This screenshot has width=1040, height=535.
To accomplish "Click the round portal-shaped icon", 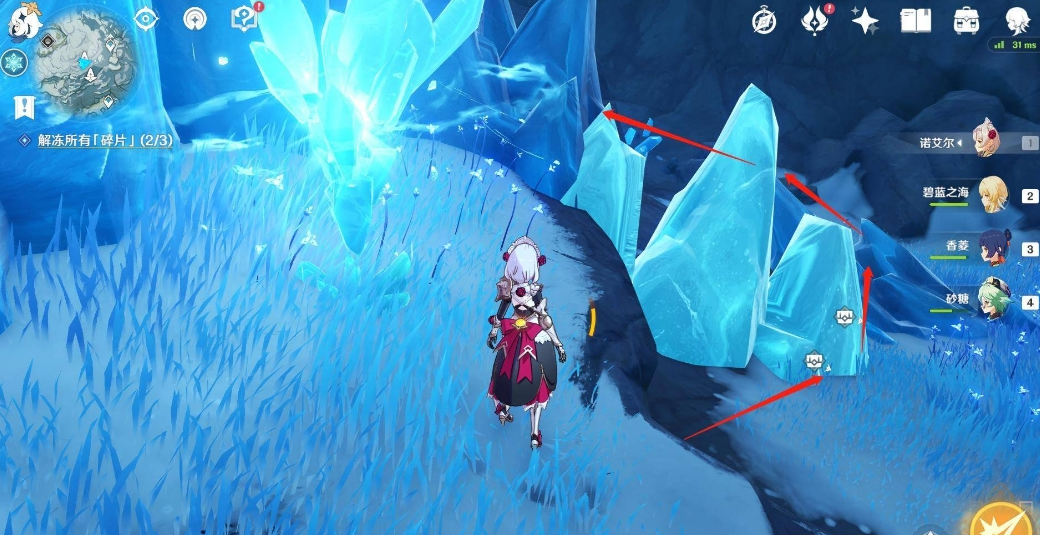I will (x=195, y=18).
